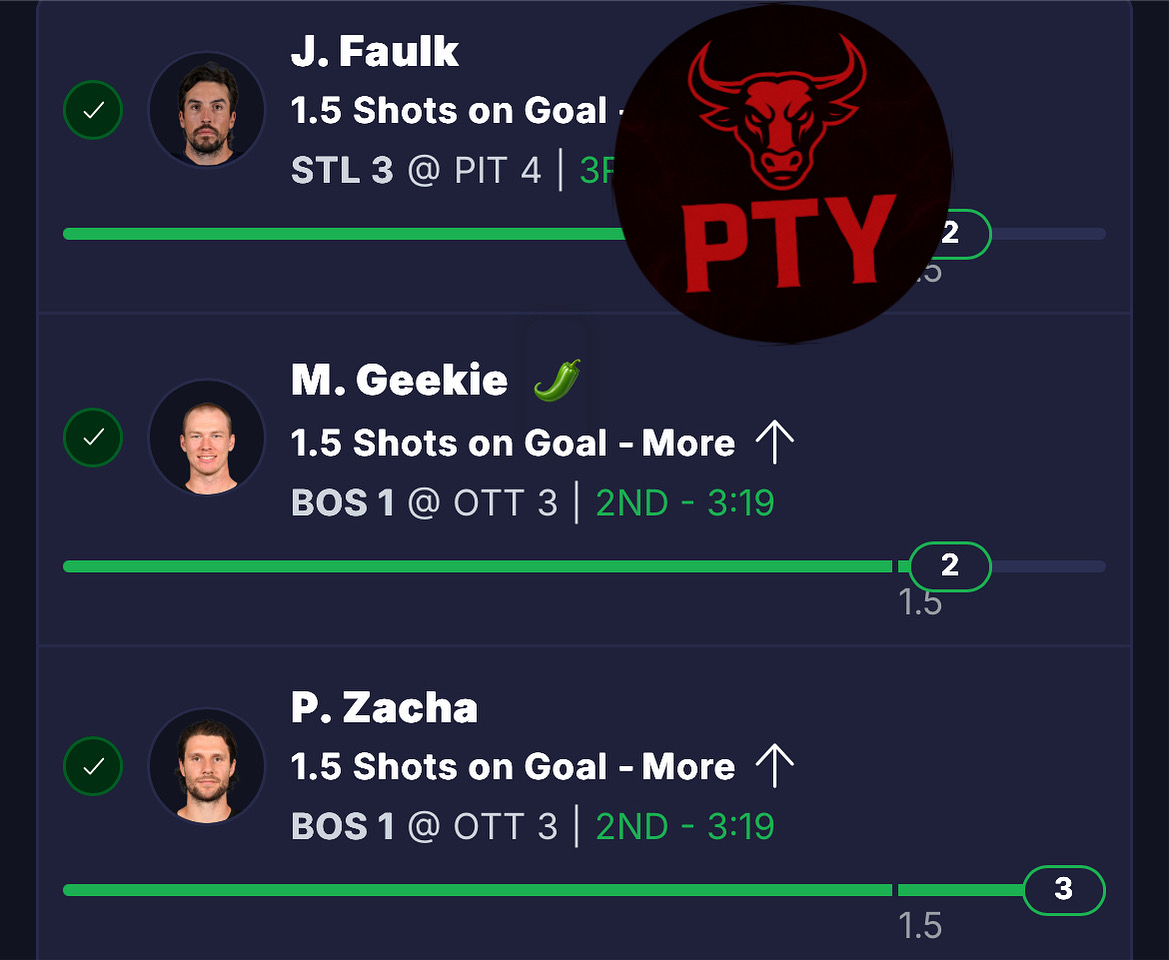Click the green checkmark beside P. Zacha
The image size is (1169, 960).
(x=93, y=767)
